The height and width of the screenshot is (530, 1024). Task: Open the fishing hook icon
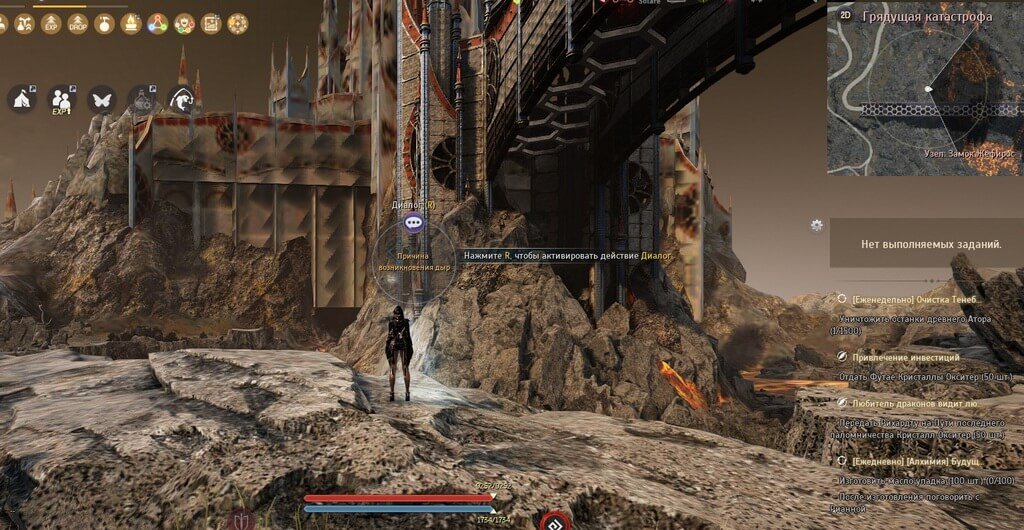pos(181,98)
